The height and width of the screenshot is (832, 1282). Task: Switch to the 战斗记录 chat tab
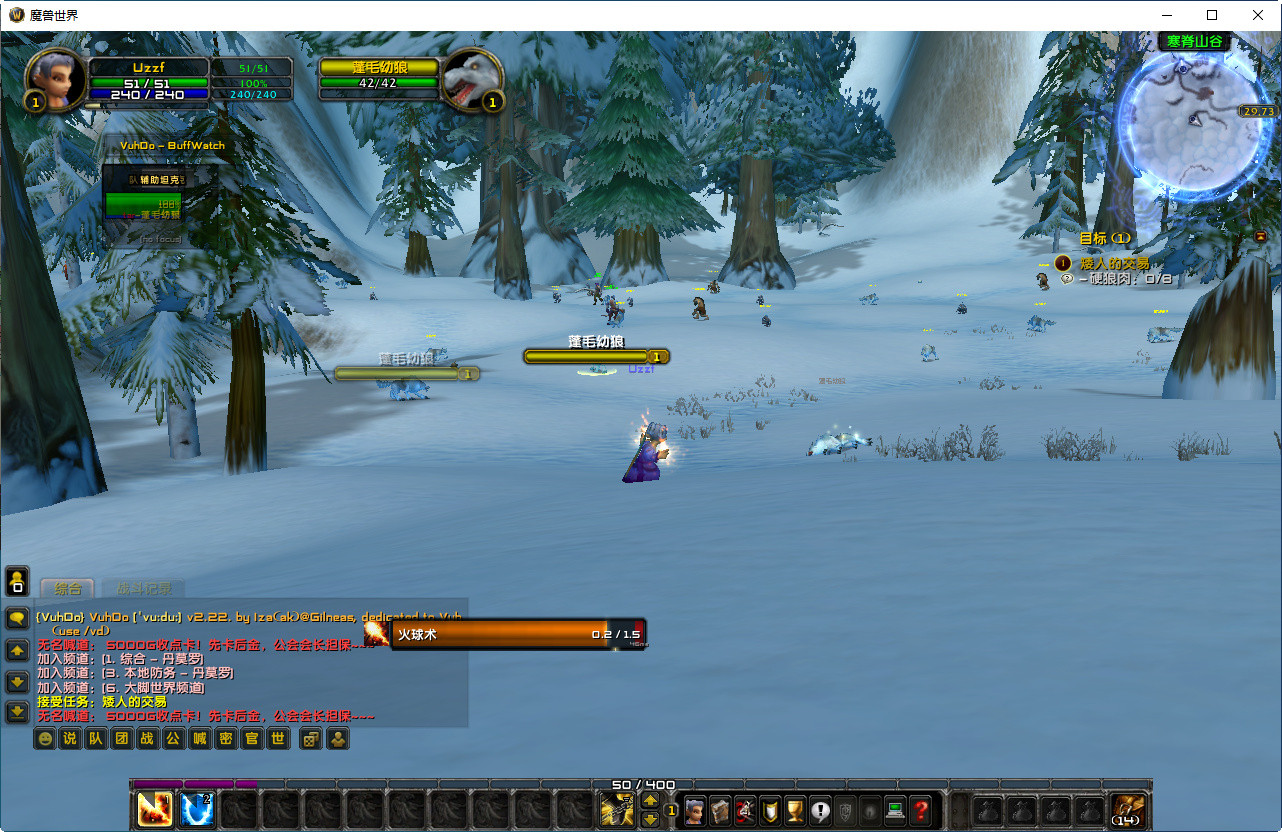tap(143, 589)
